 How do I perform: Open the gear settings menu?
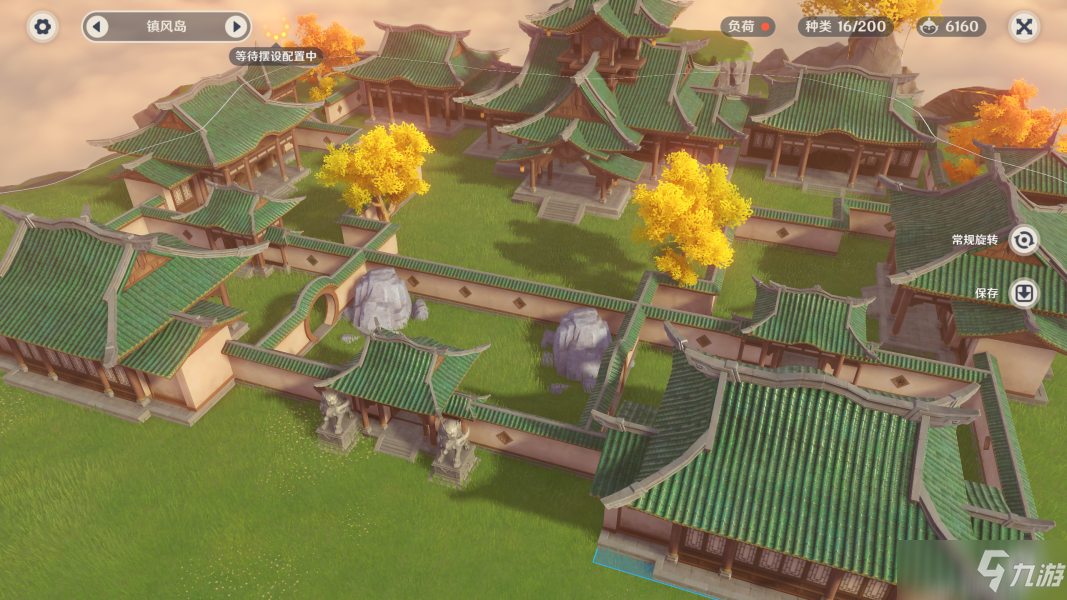[x=42, y=27]
